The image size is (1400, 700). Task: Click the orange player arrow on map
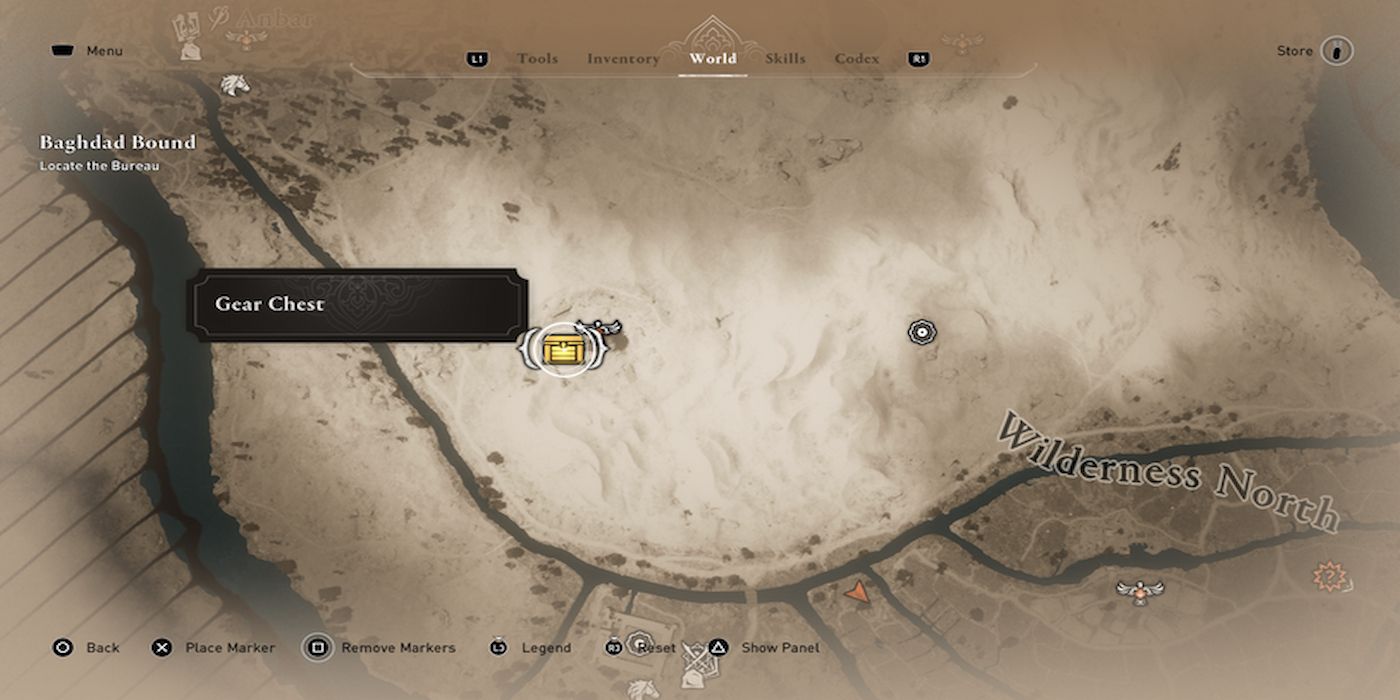(x=857, y=593)
